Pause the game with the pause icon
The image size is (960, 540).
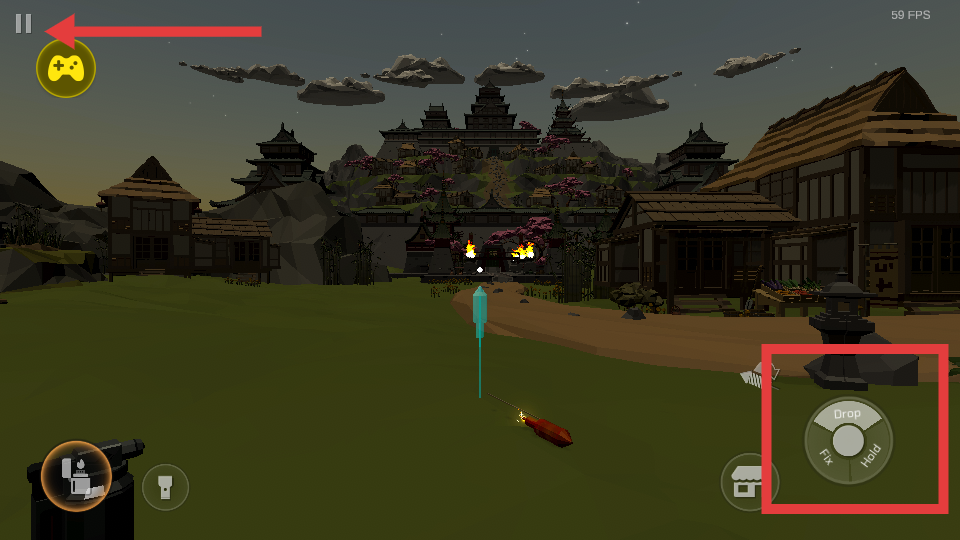(x=23, y=23)
